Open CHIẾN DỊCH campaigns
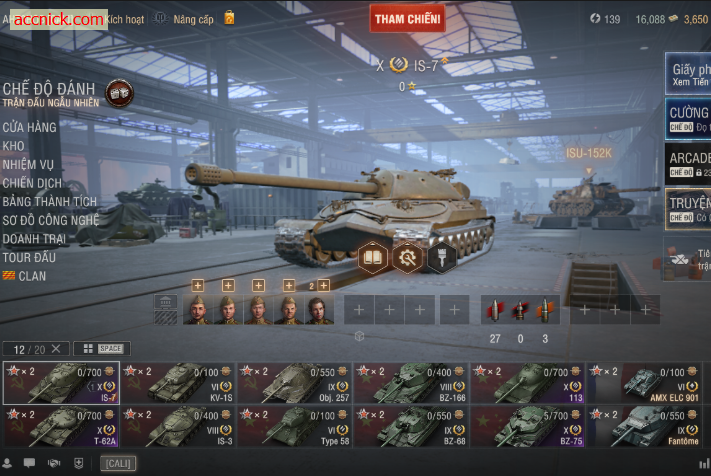Viewport: 711px width, 476px height. point(32,183)
